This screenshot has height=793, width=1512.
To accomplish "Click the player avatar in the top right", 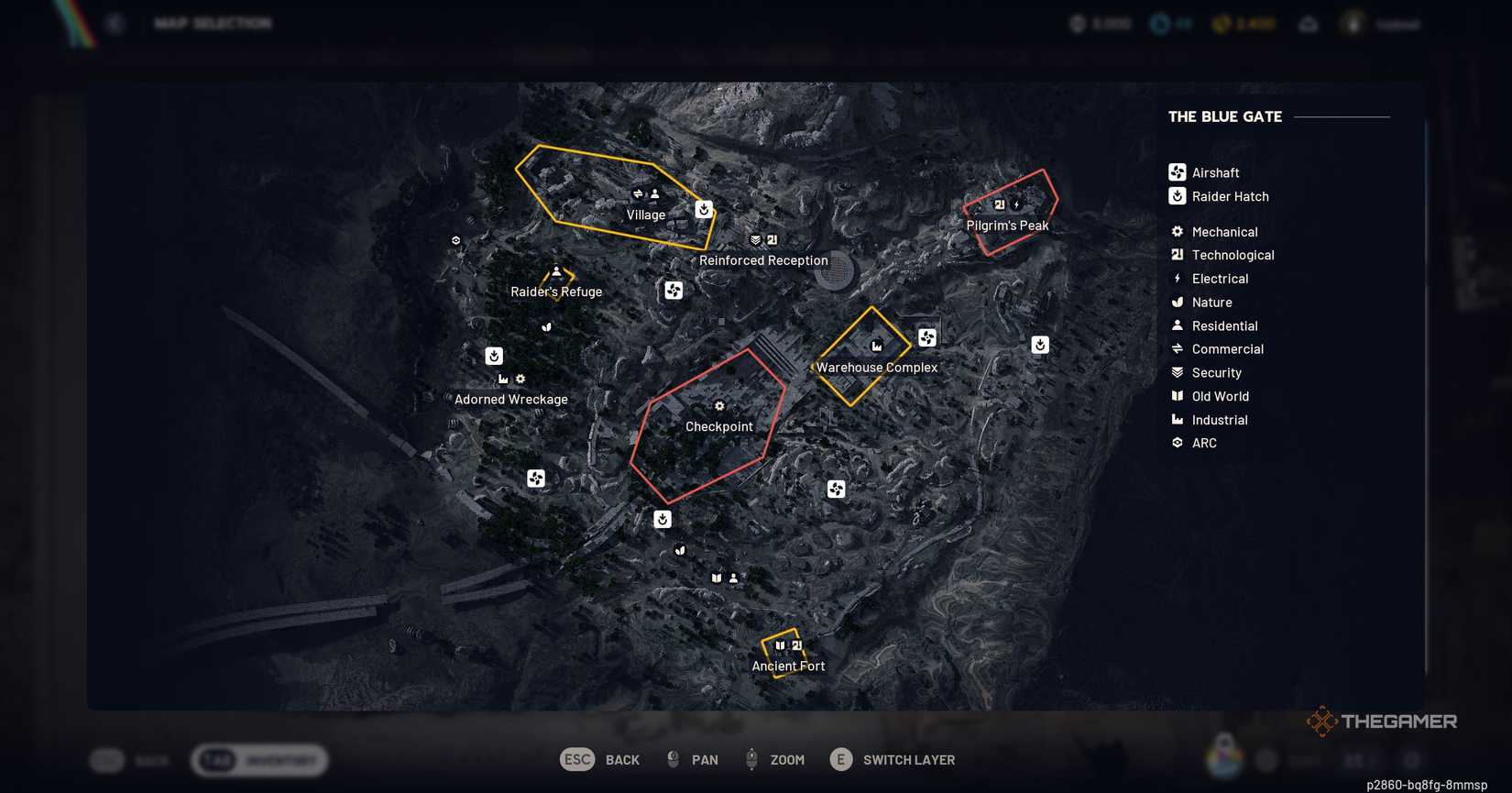I will [1353, 23].
